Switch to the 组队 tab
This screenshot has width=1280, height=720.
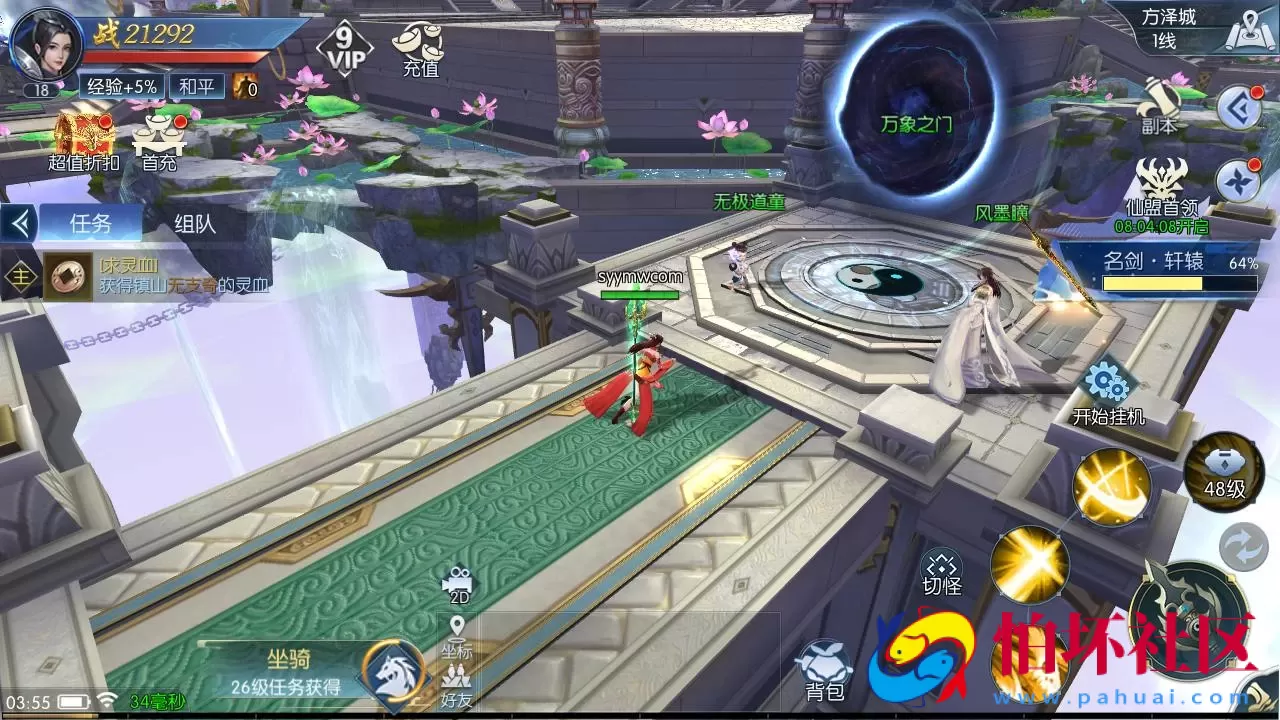pos(193,223)
